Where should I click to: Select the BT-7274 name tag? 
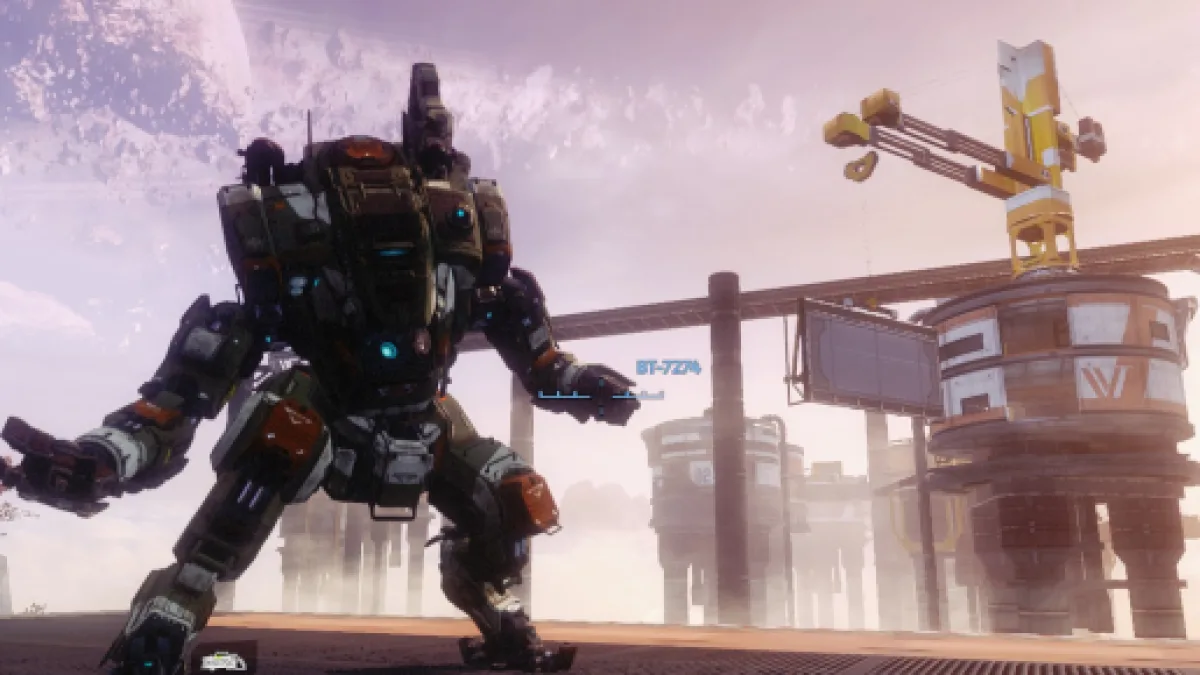pos(668,368)
